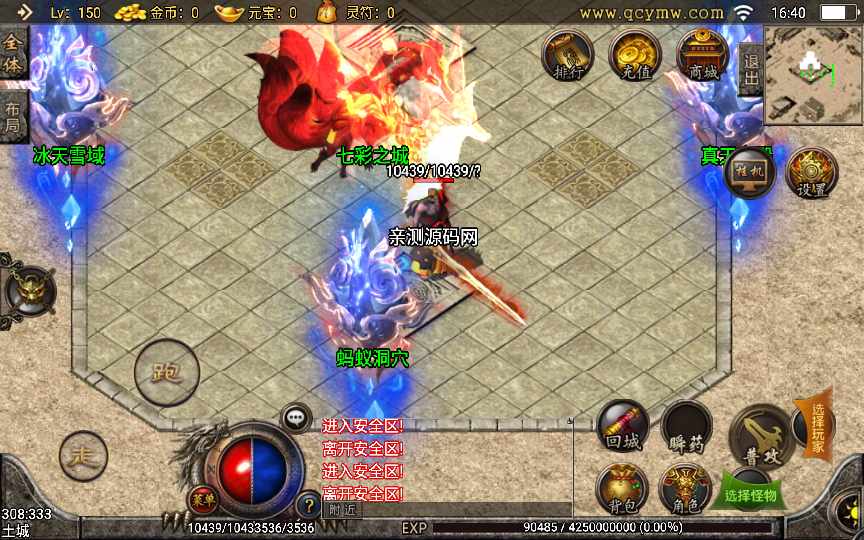Choose the green 选择怪物 target button
The height and width of the screenshot is (540, 864).
tap(750, 494)
